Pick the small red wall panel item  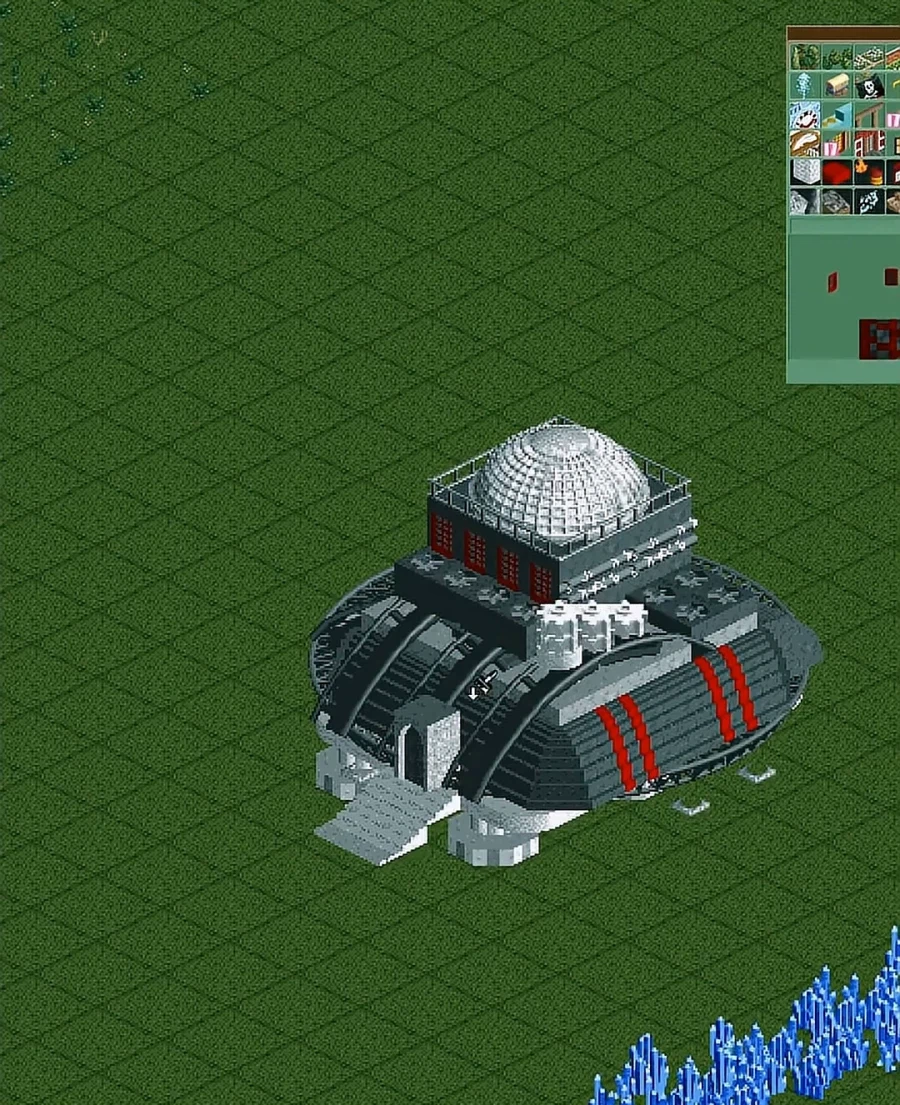832,282
